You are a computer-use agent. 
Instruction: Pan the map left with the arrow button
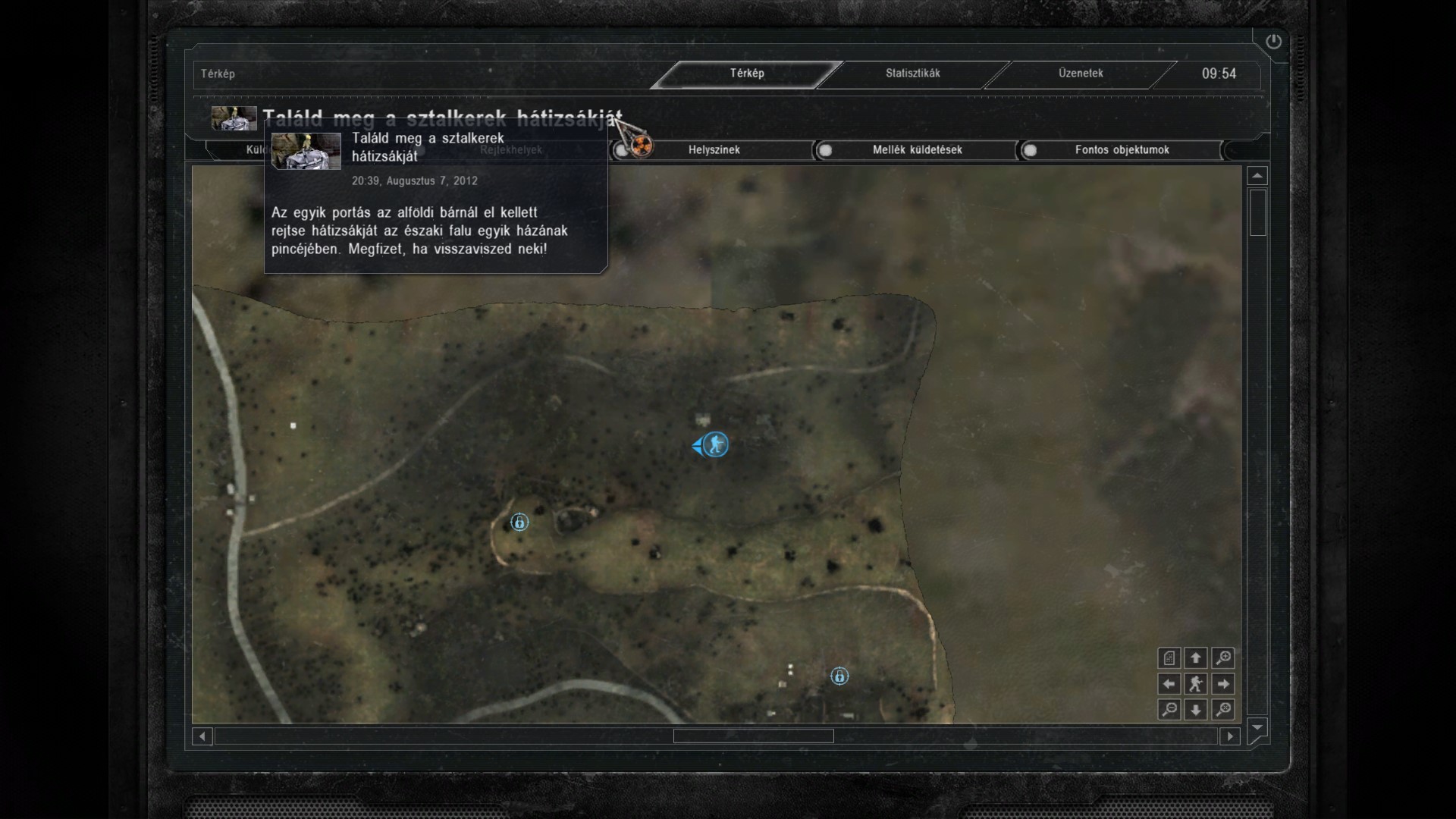[x=1169, y=684]
